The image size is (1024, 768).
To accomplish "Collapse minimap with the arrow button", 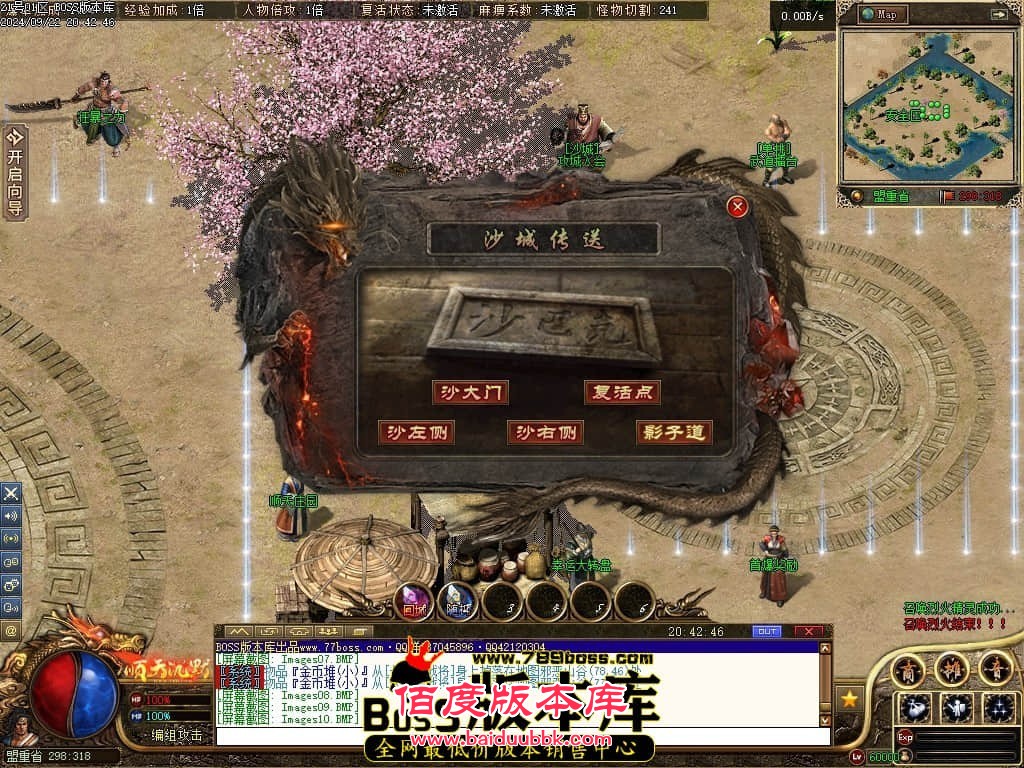I will 998,14.
